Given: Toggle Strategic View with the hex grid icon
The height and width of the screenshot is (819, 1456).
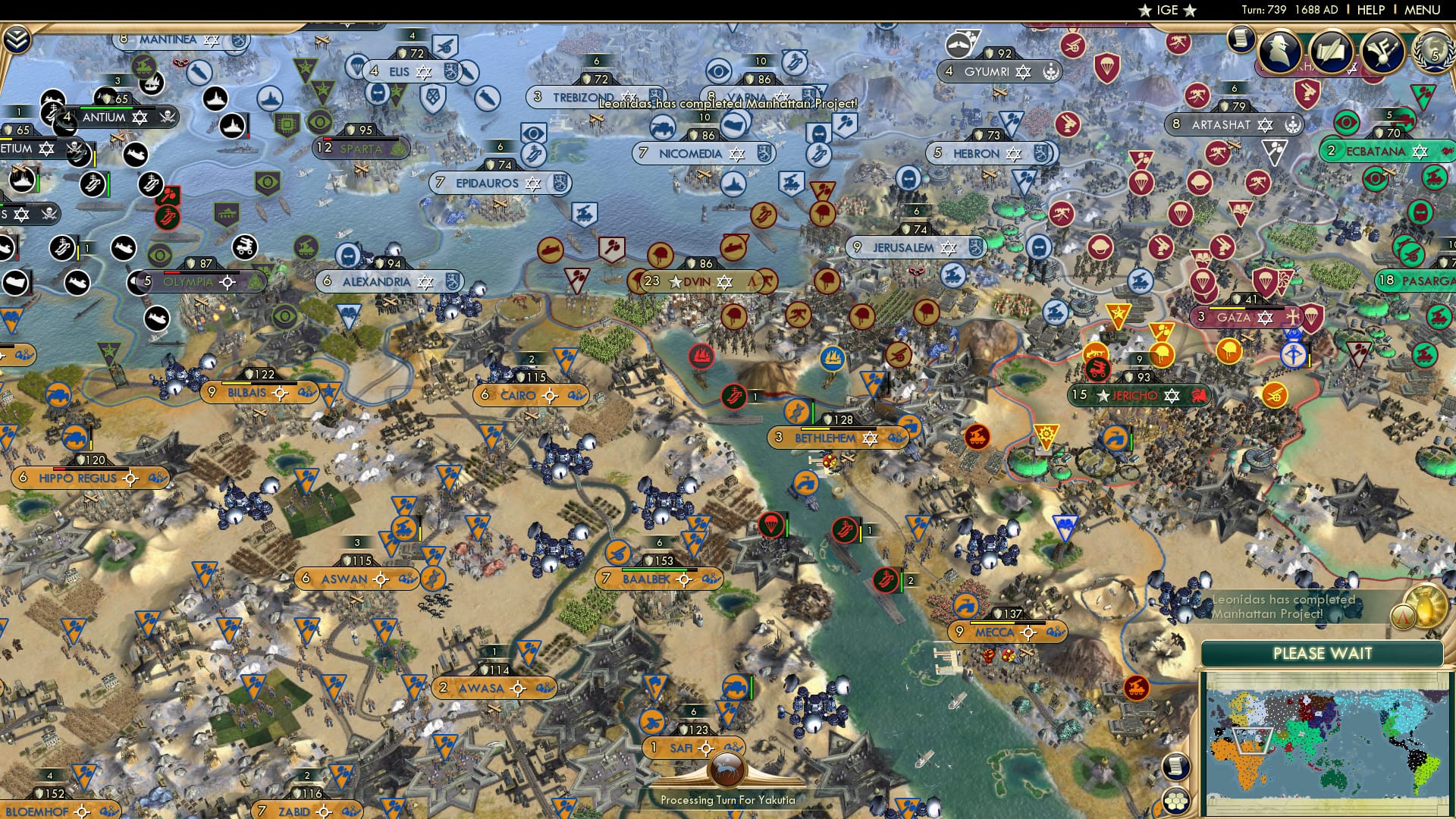Looking at the screenshot, I should [1175, 802].
